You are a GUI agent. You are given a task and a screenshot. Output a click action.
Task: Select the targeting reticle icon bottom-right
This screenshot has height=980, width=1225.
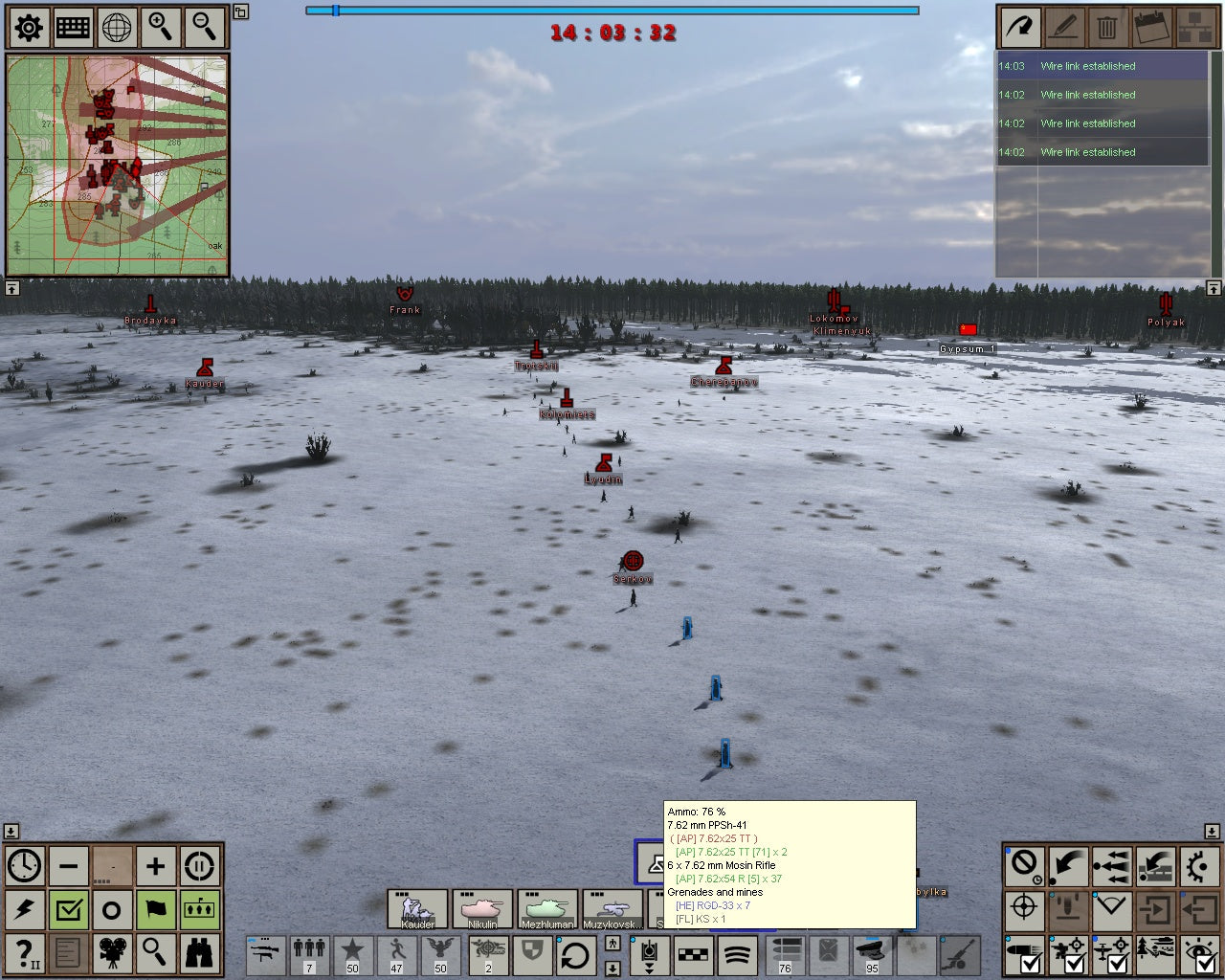coord(1024,910)
